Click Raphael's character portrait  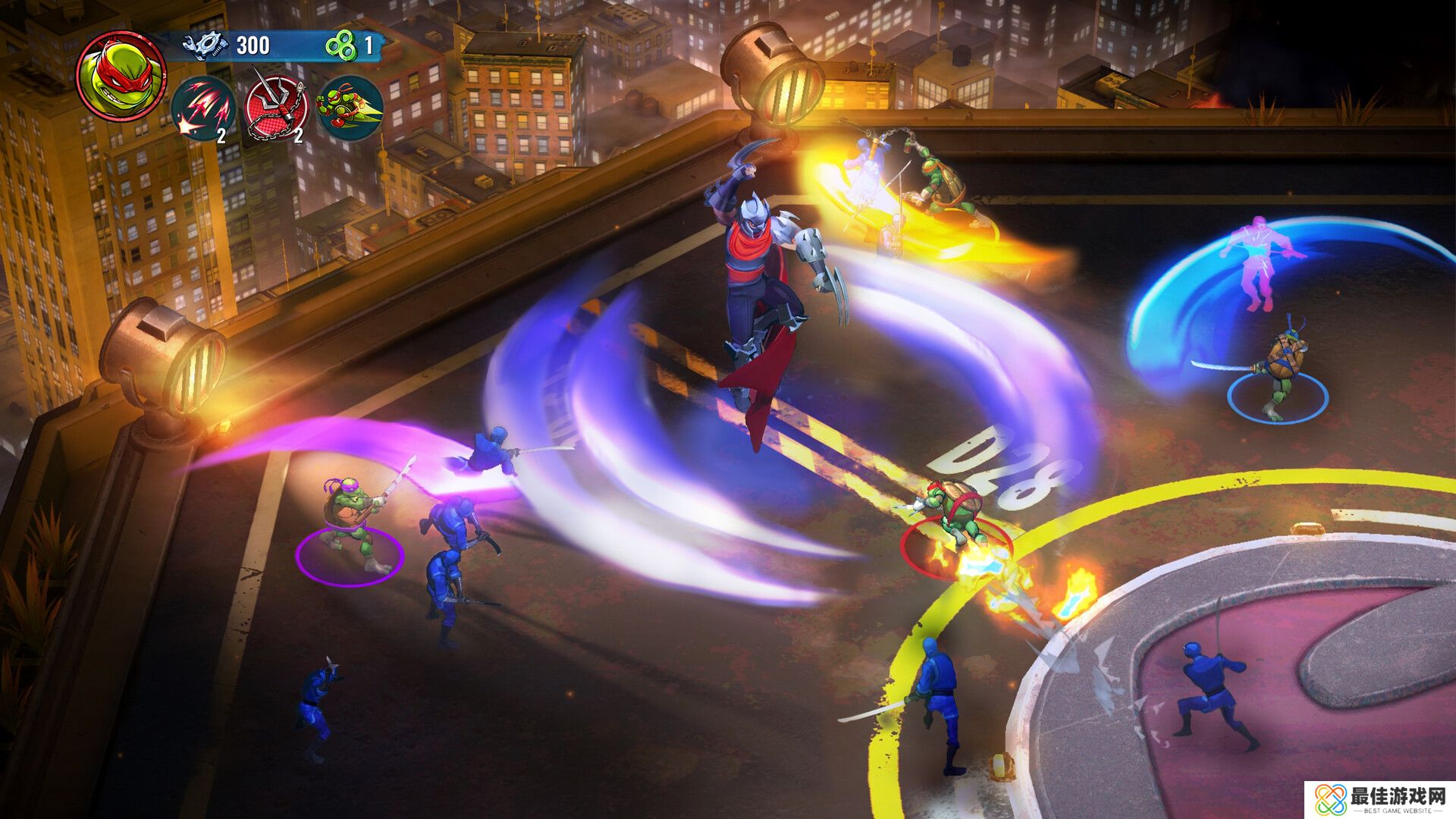121,76
